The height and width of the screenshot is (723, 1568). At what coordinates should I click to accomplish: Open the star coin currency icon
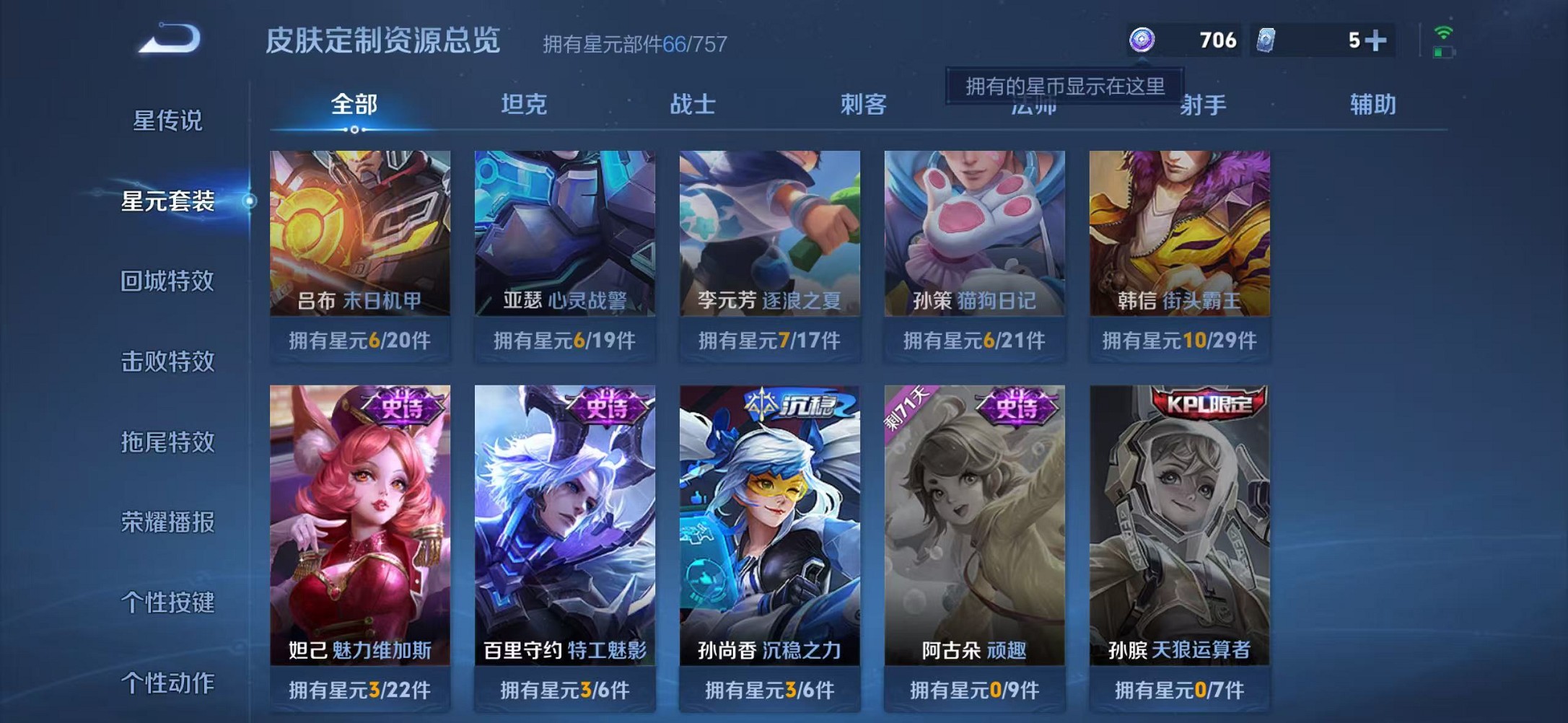click(x=1144, y=41)
